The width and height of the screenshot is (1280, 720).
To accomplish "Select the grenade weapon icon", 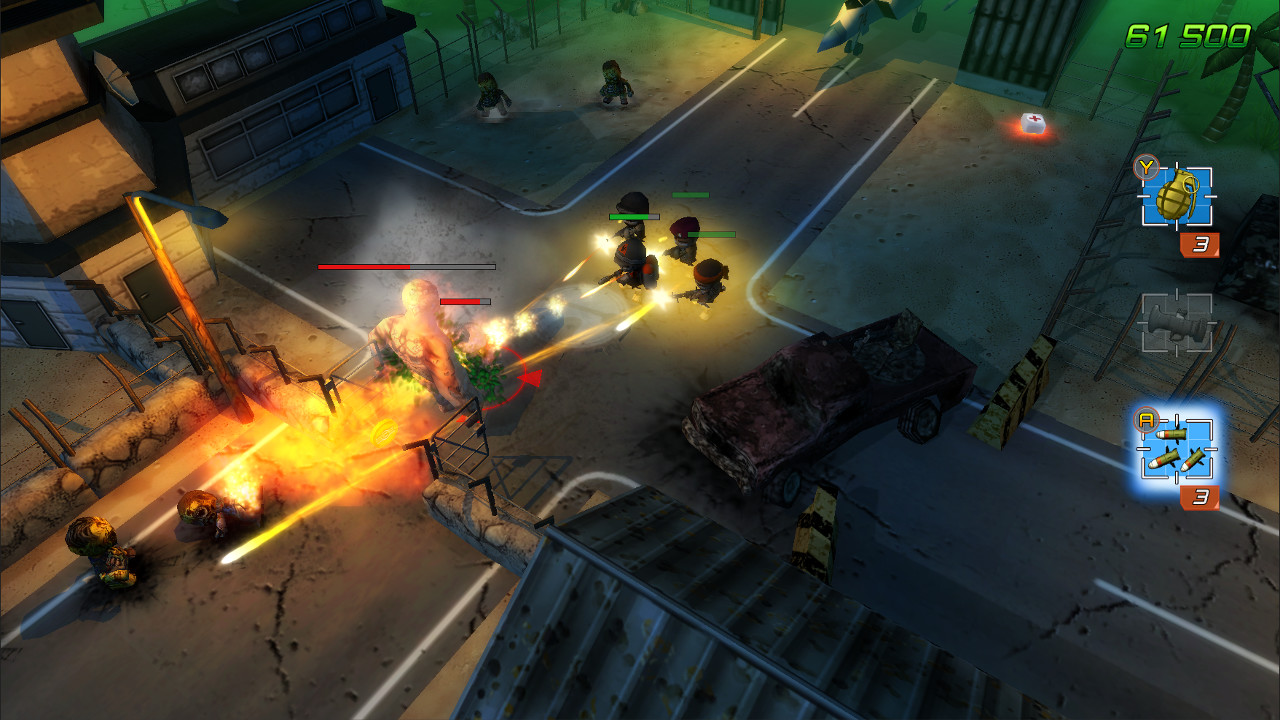I will click(1176, 197).
